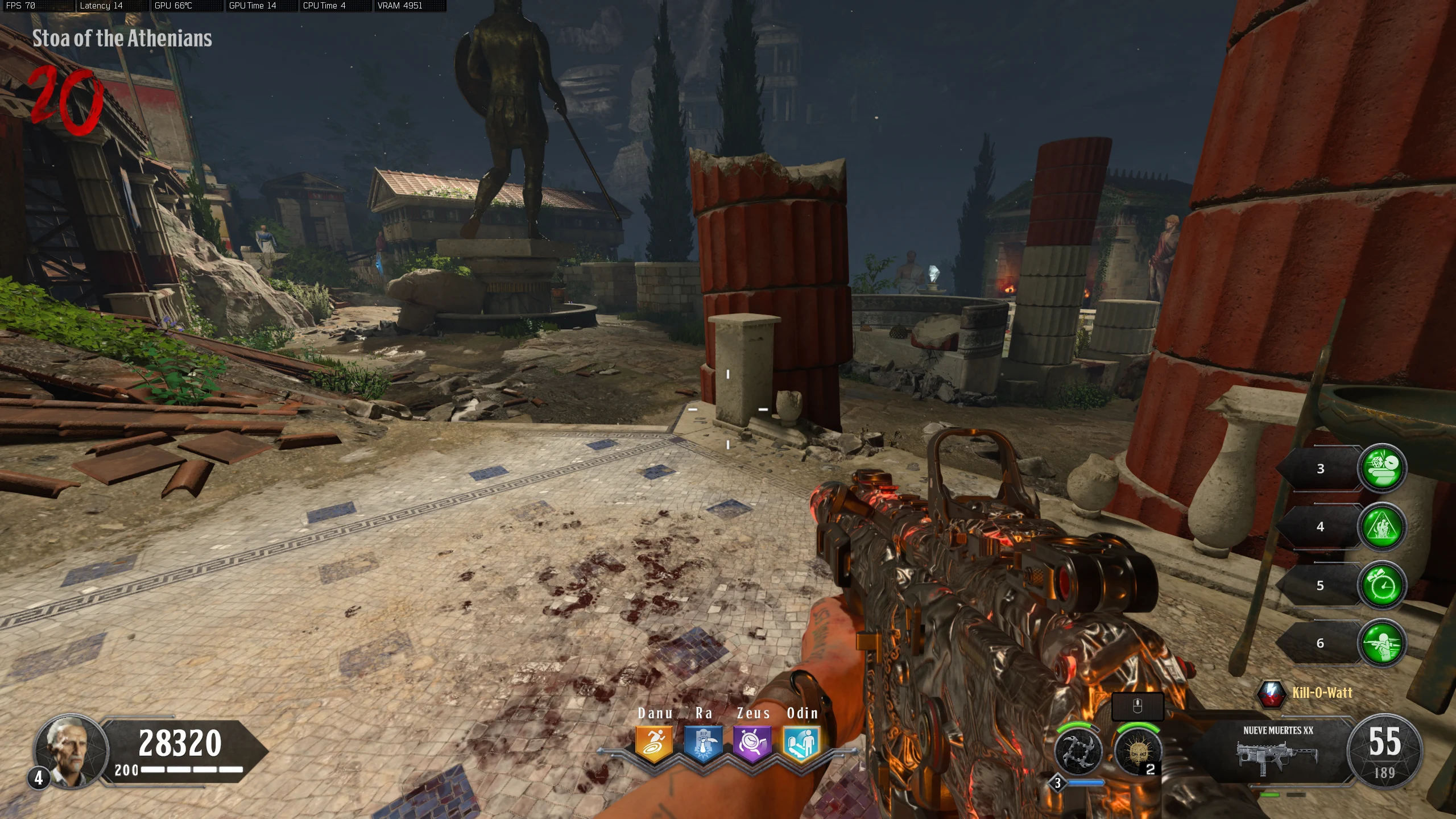Screen dimensions: 1456x819
Task: Activate the rifle shooter elixir in slot 6
Action: click(1382, 643)
